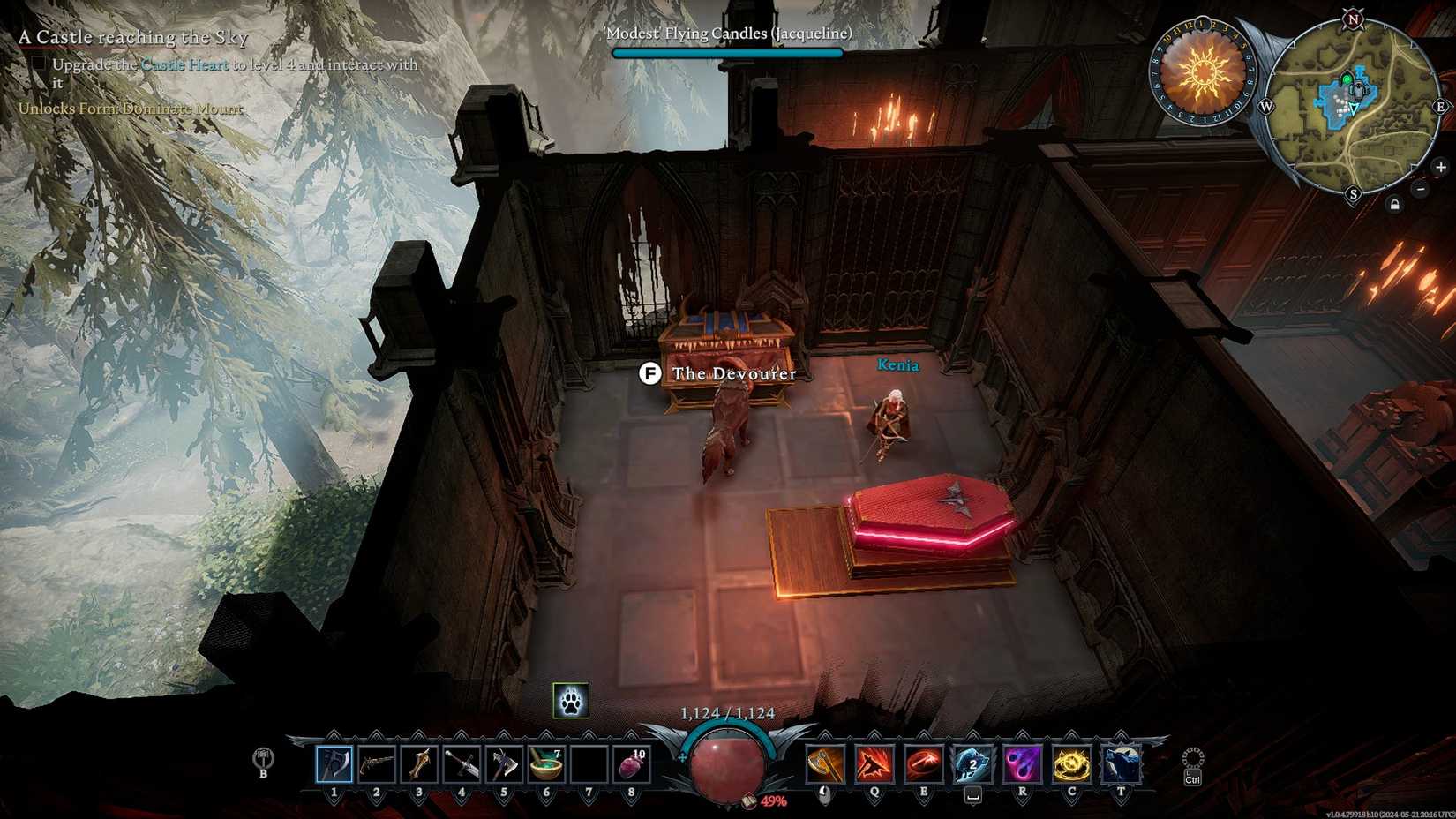The image size is (1456, 819).
Task: Trigger the blue wolf dash ability
Action: [972, 764]
